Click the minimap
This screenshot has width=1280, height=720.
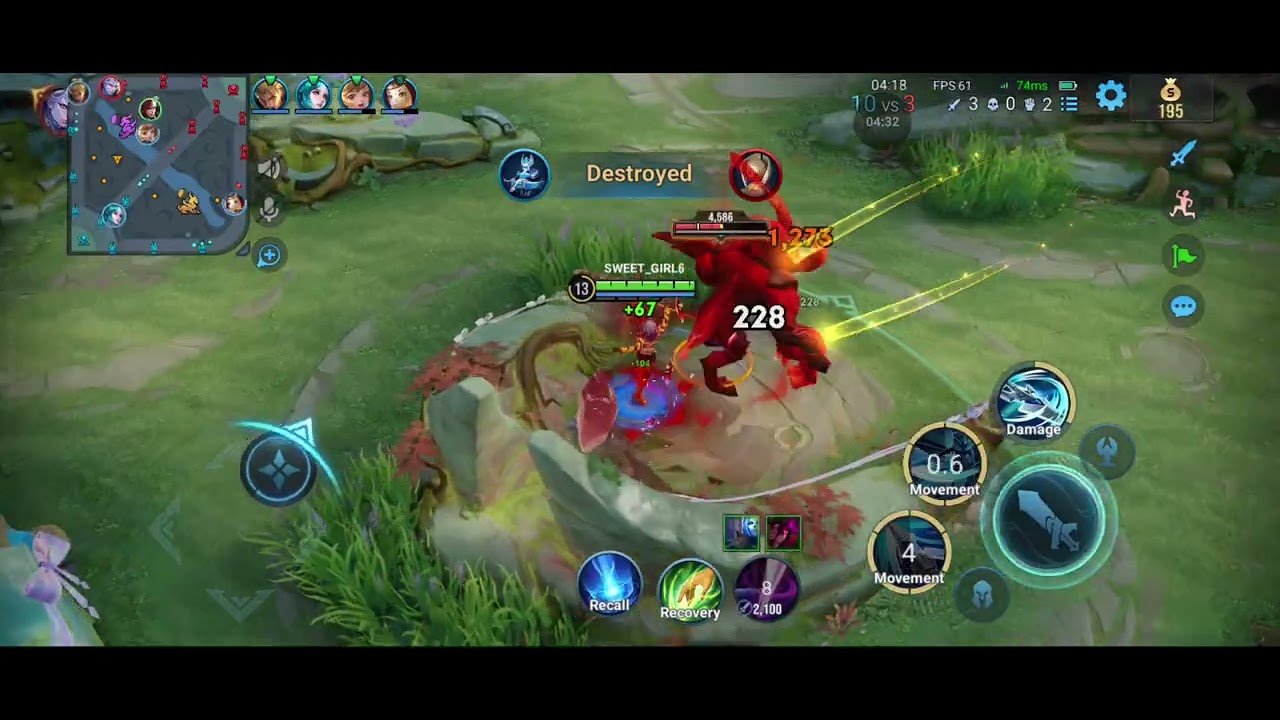pyautogui.click(x=157, y=165)
